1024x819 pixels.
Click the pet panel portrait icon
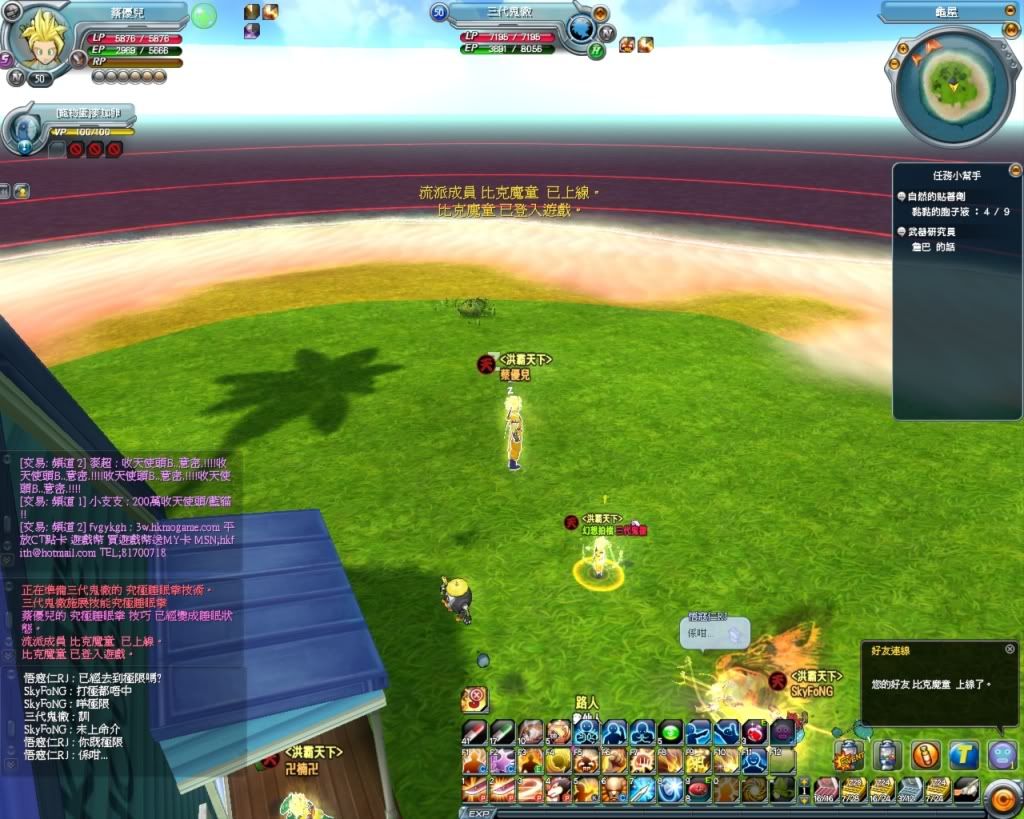[24, 130]
